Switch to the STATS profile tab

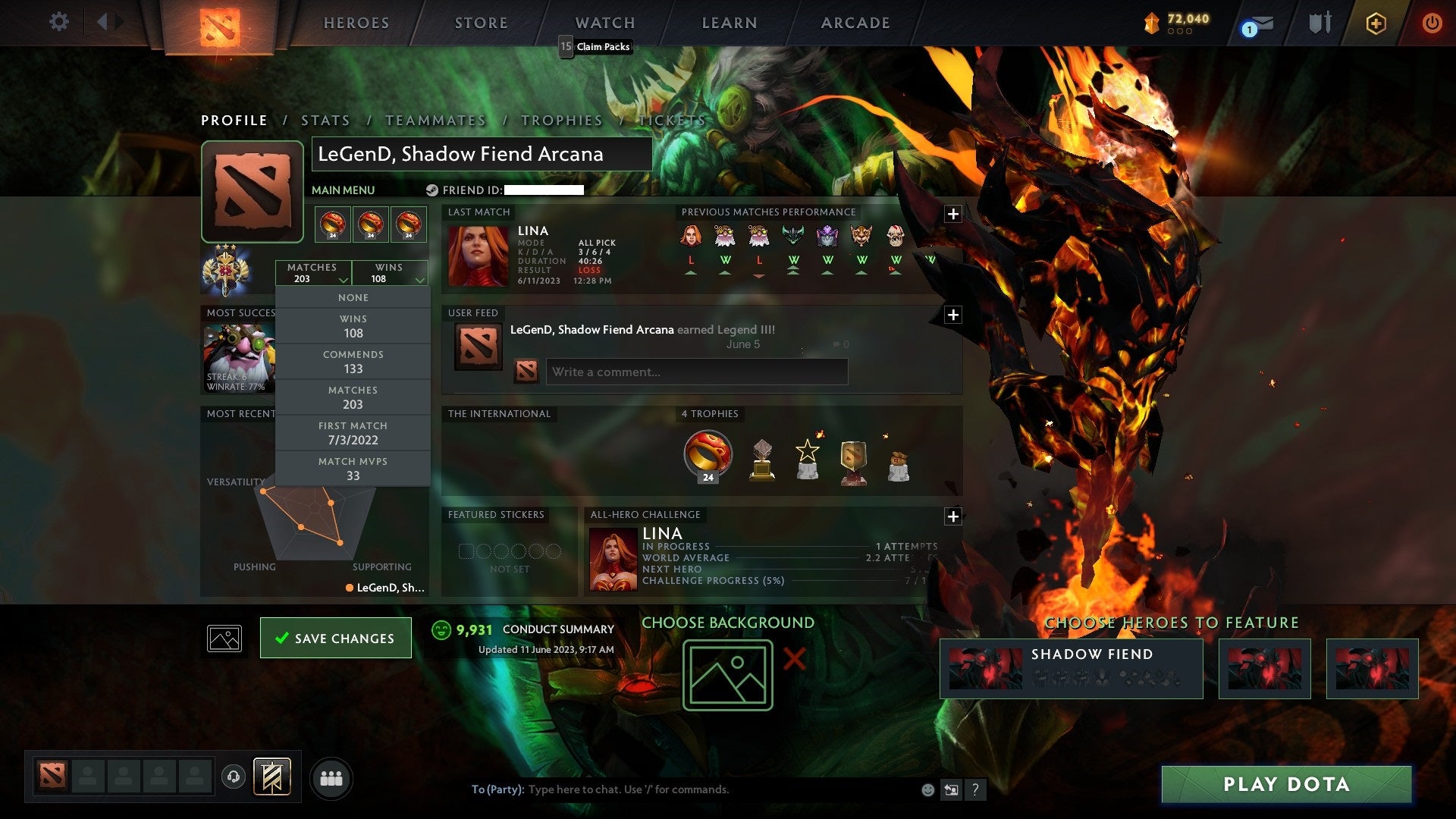coord(325,120)
